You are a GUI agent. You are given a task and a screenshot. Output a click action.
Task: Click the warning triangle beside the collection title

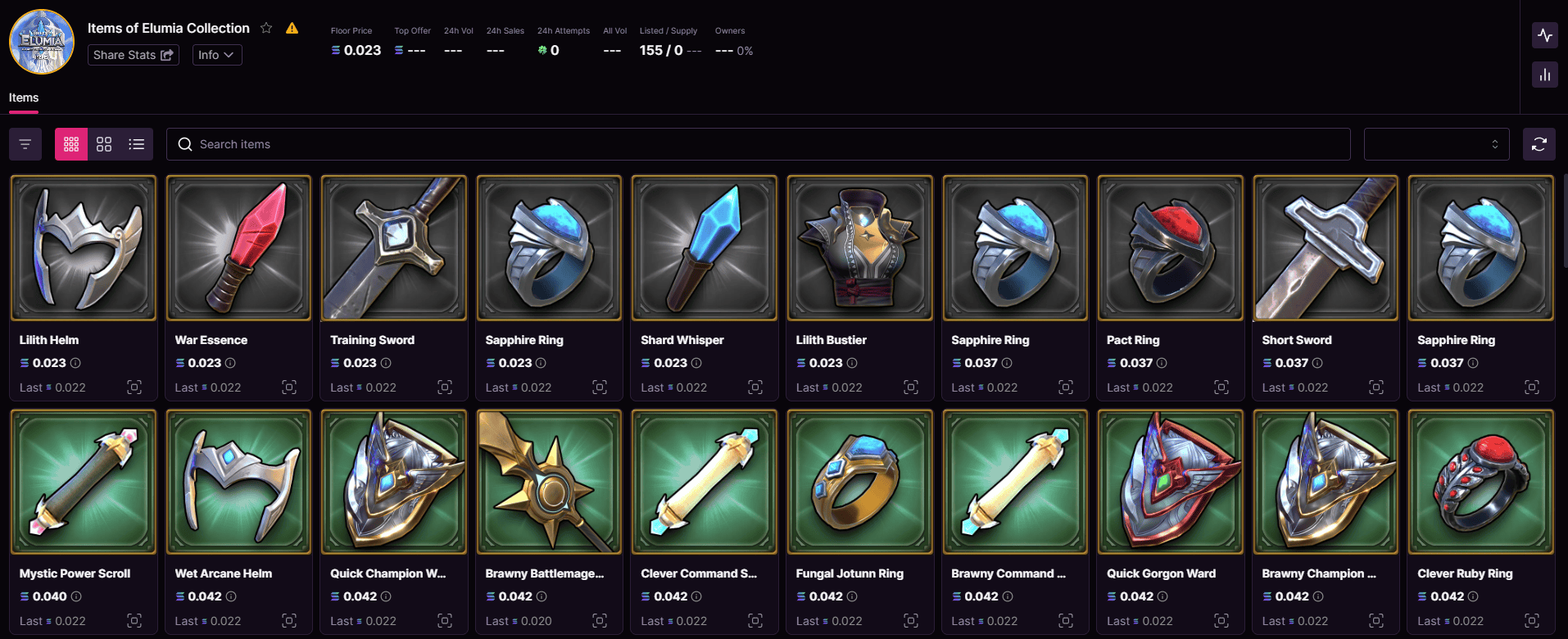pyautogui.click(x=292, y=27)
